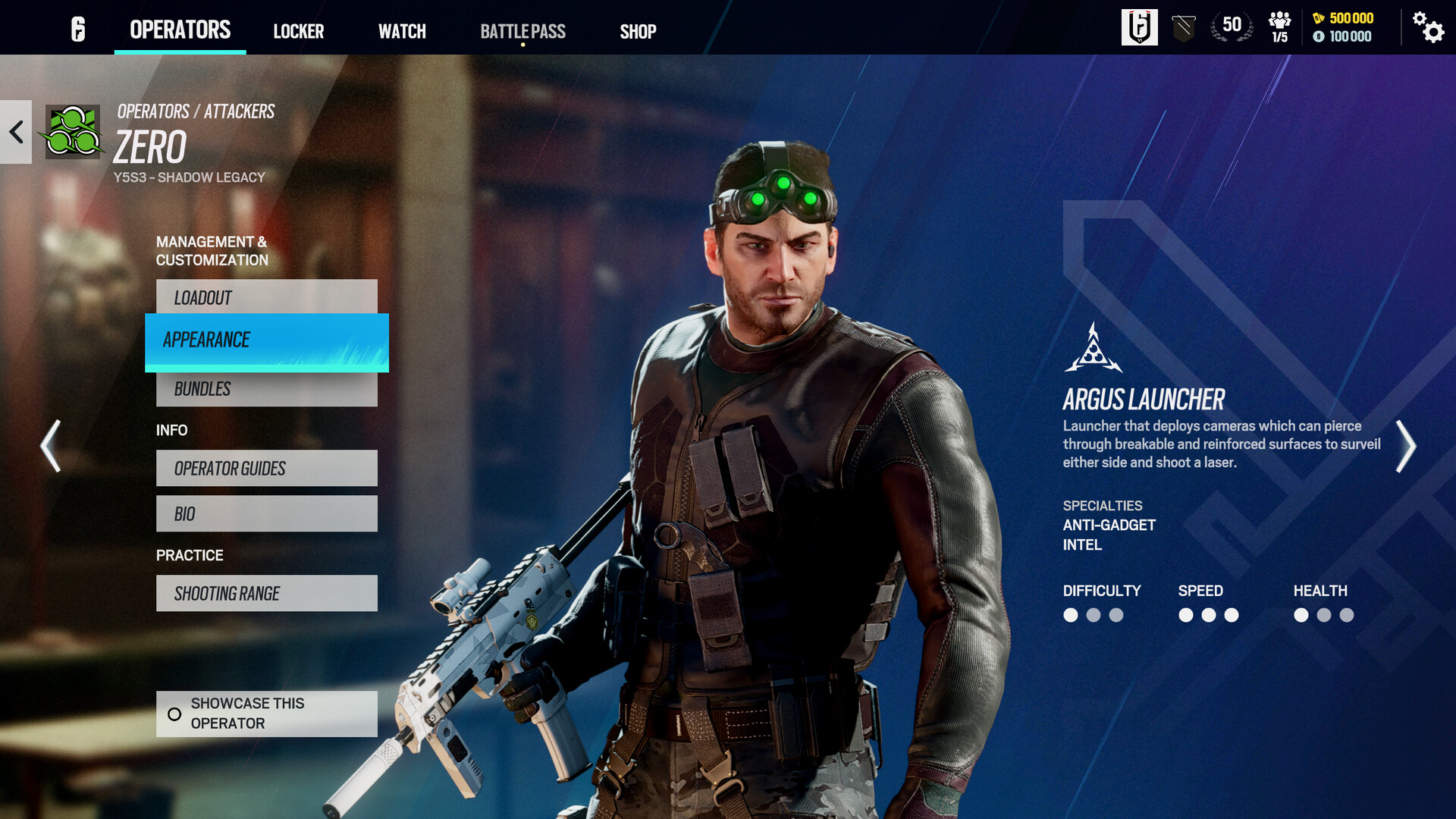This screenshot has height=819, width=1456.
Task: Open the Shop tab
Action: click(638, 31)
